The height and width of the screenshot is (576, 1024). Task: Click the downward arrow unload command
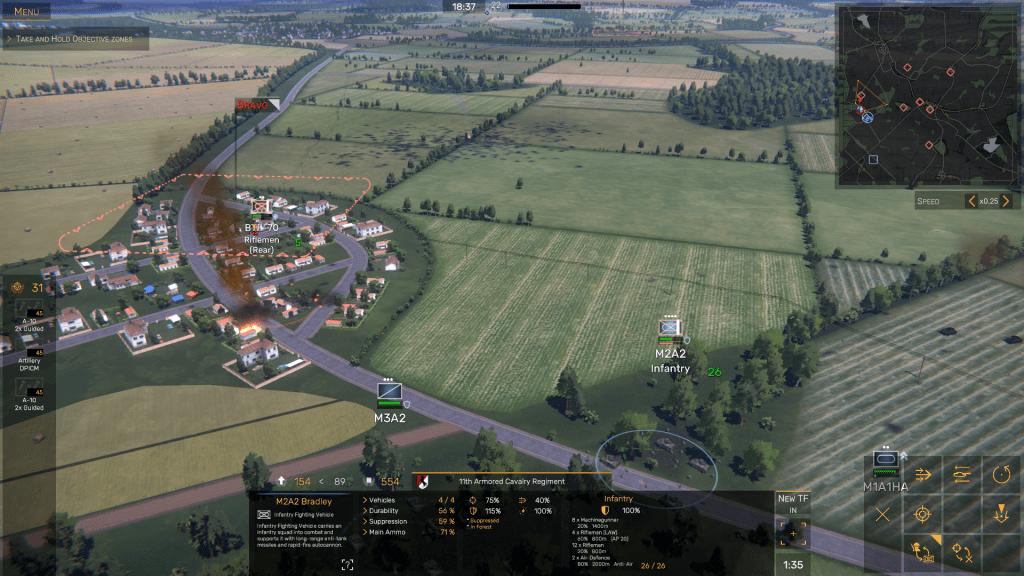pos(1001,514)
